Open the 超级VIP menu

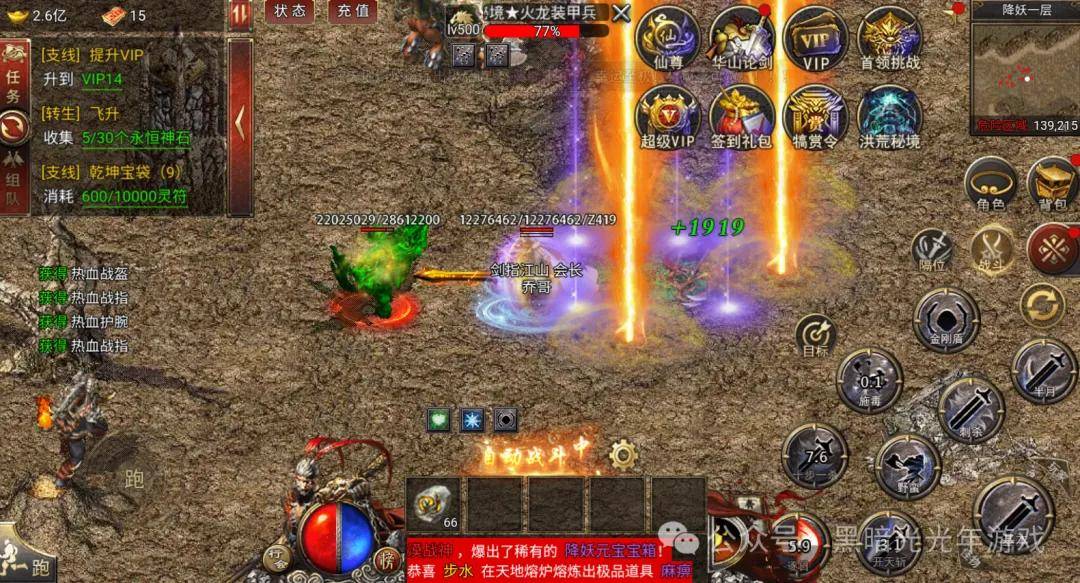[667, 116]
